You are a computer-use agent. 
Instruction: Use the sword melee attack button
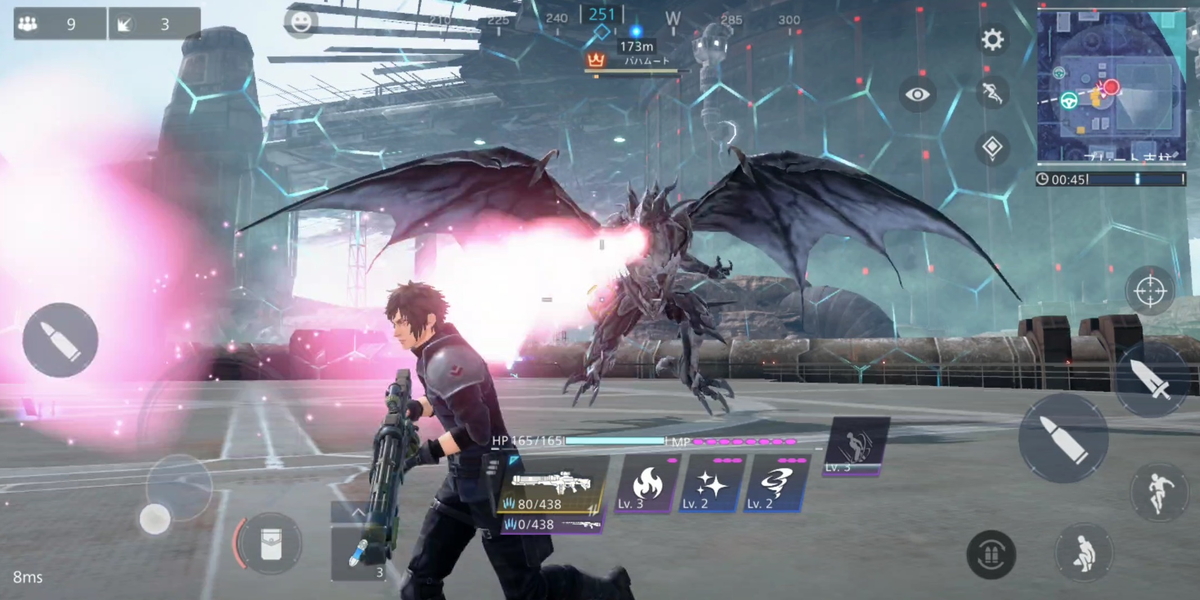point(1155,380)
